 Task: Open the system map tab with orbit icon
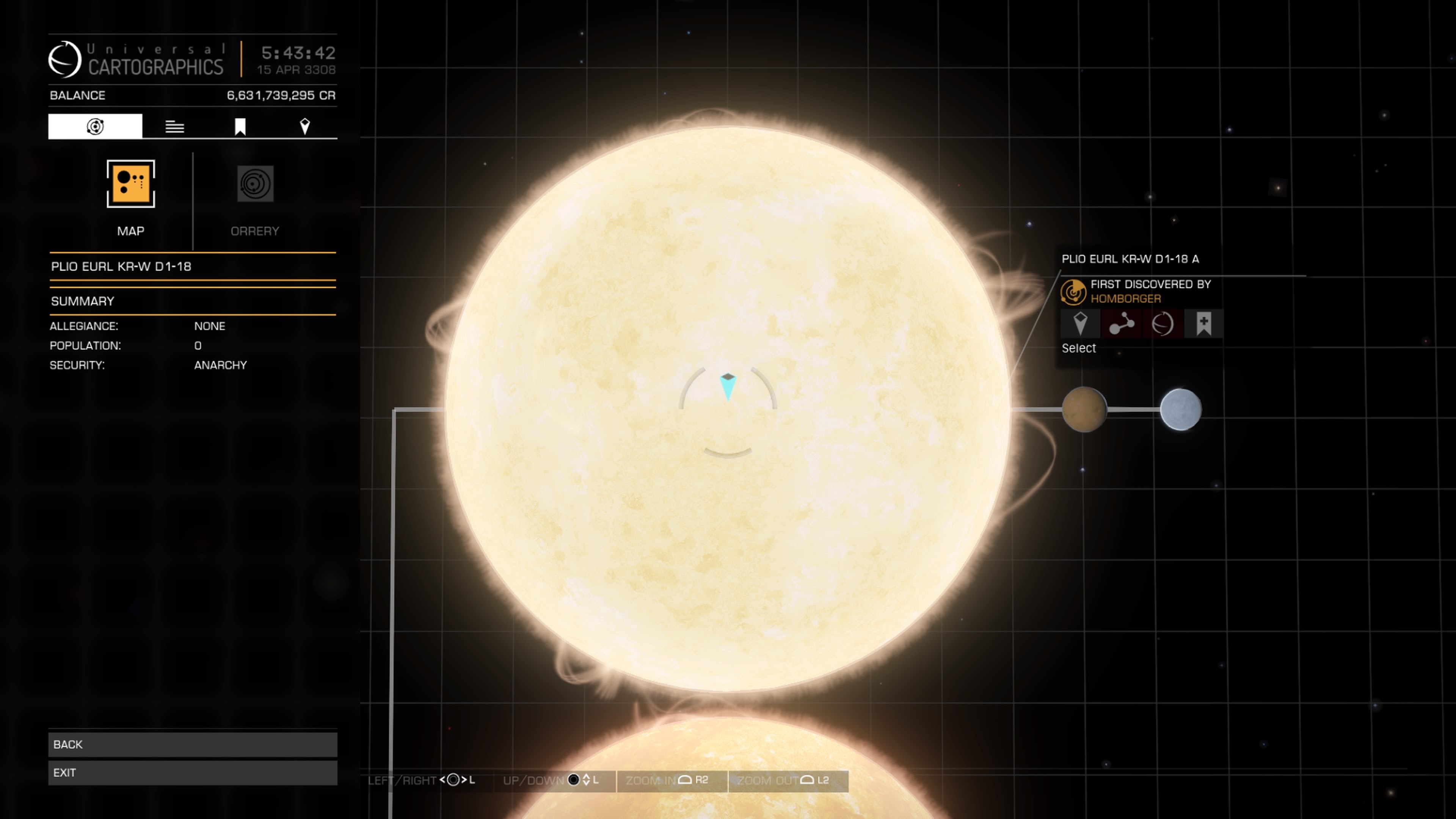tap(95, 126)
